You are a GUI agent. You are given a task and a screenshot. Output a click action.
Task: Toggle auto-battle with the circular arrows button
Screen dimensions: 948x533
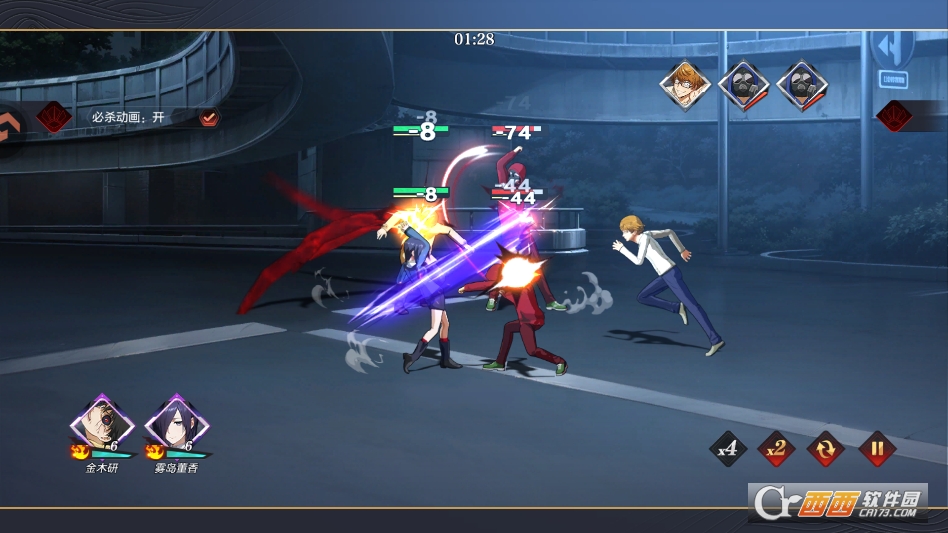coord(827,449)
